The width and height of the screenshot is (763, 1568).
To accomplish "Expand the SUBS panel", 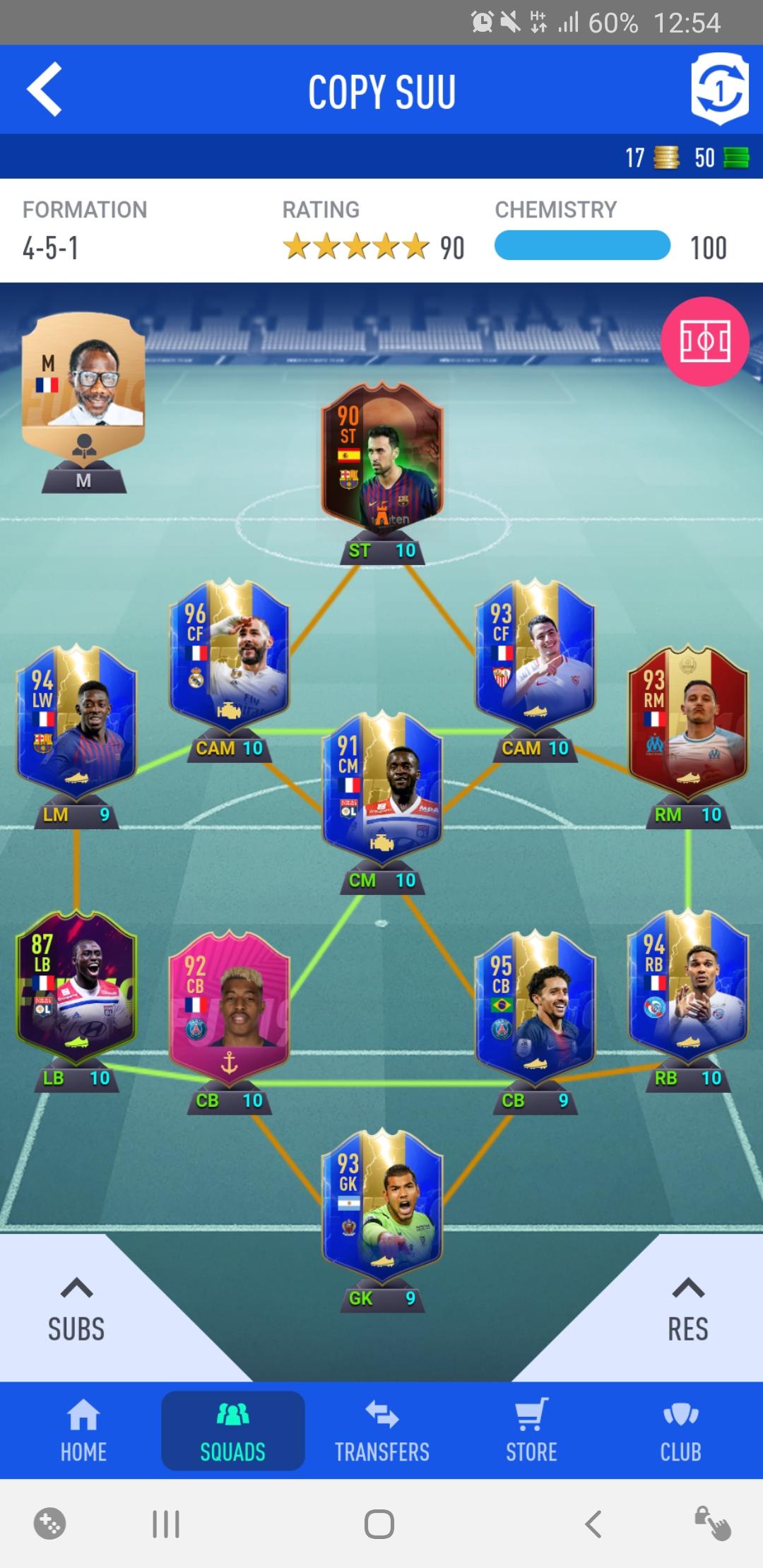I will (x=76, y=1311).
